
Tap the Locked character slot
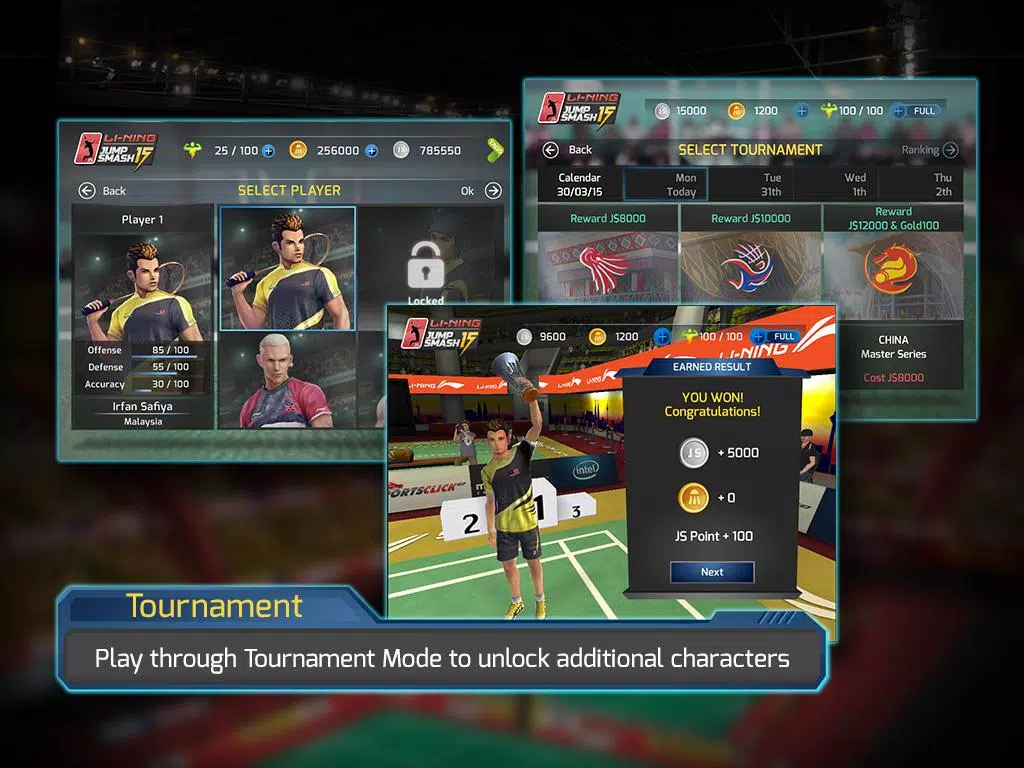(x=425, y=270)
